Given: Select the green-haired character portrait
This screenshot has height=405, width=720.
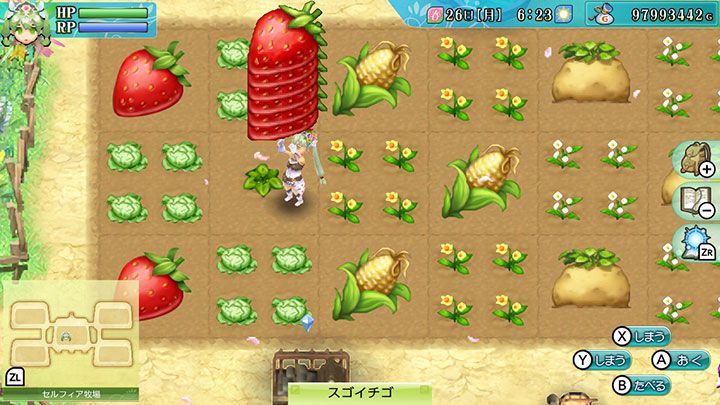Looking at the screenshot, I should click(x=21, y=26).
